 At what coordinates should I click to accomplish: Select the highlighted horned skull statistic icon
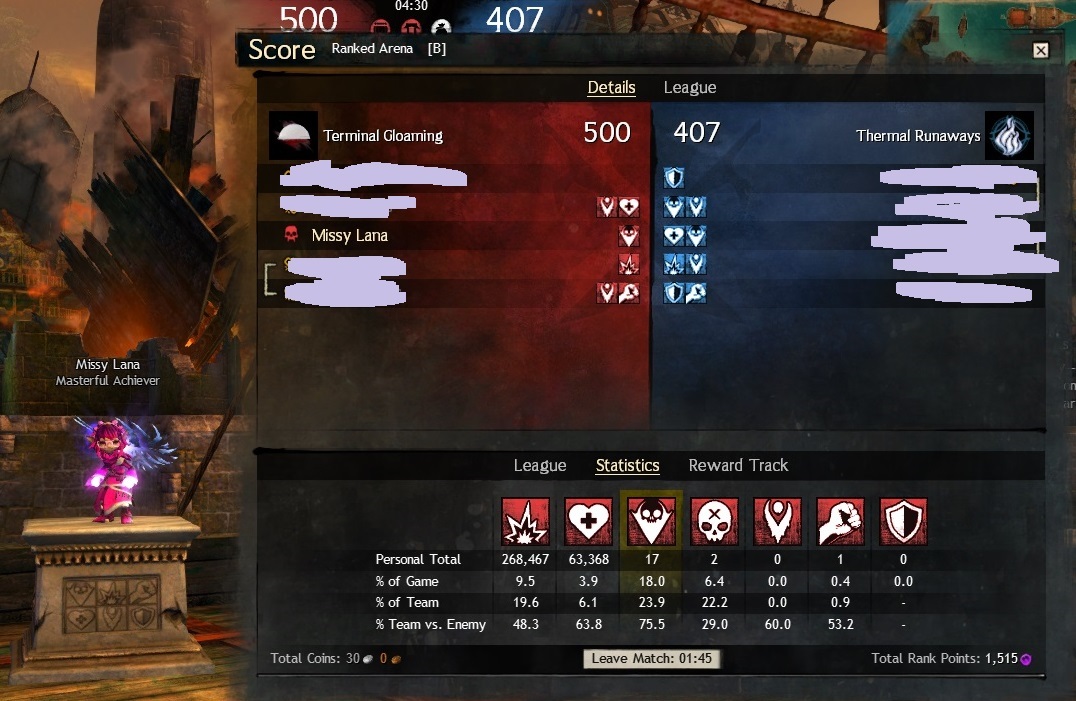pyautogui.click(x=651, y=521)
